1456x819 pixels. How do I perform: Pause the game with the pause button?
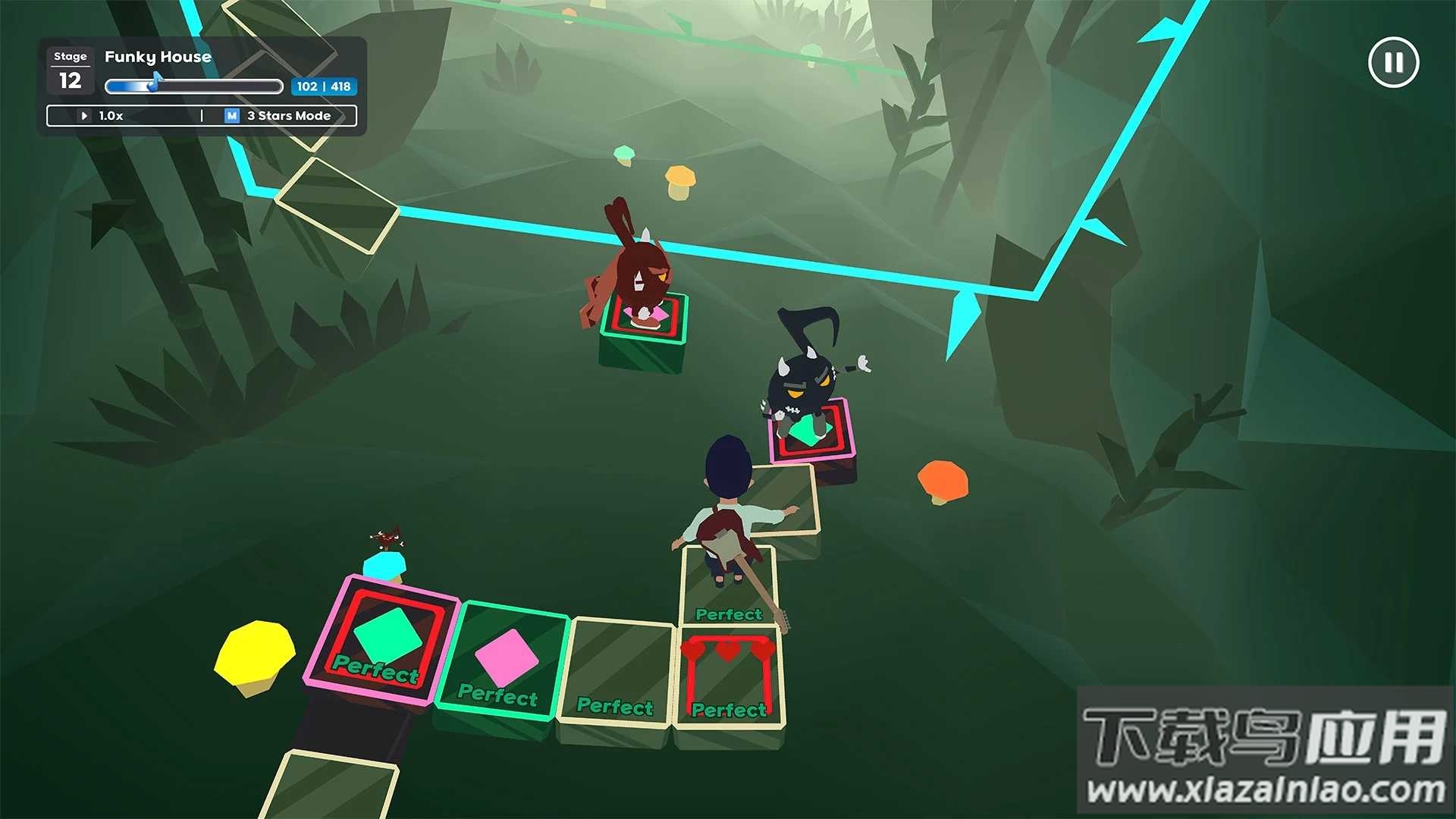(x=1393, y=63)
